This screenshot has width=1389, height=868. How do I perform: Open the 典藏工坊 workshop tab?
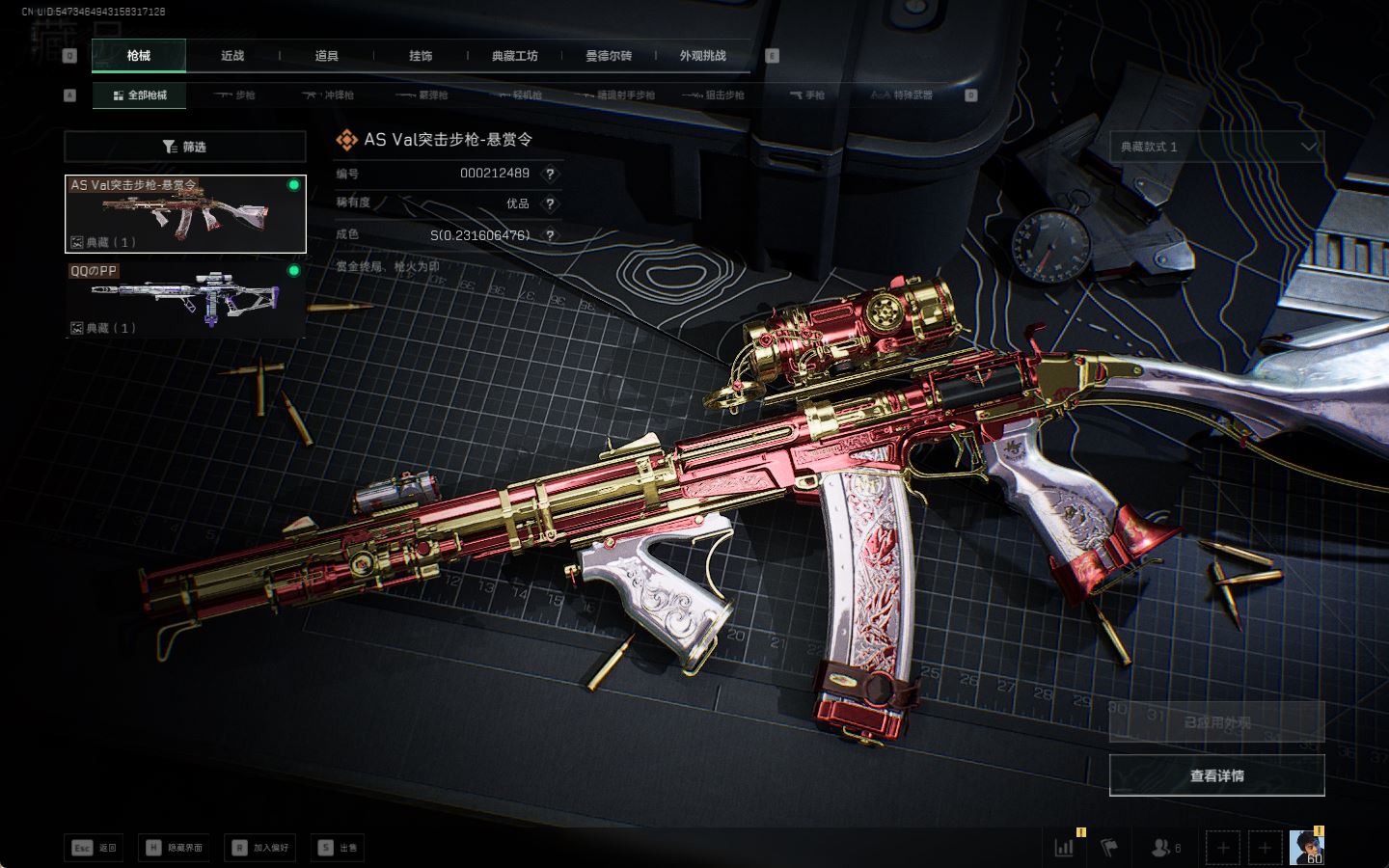point(514,56)
